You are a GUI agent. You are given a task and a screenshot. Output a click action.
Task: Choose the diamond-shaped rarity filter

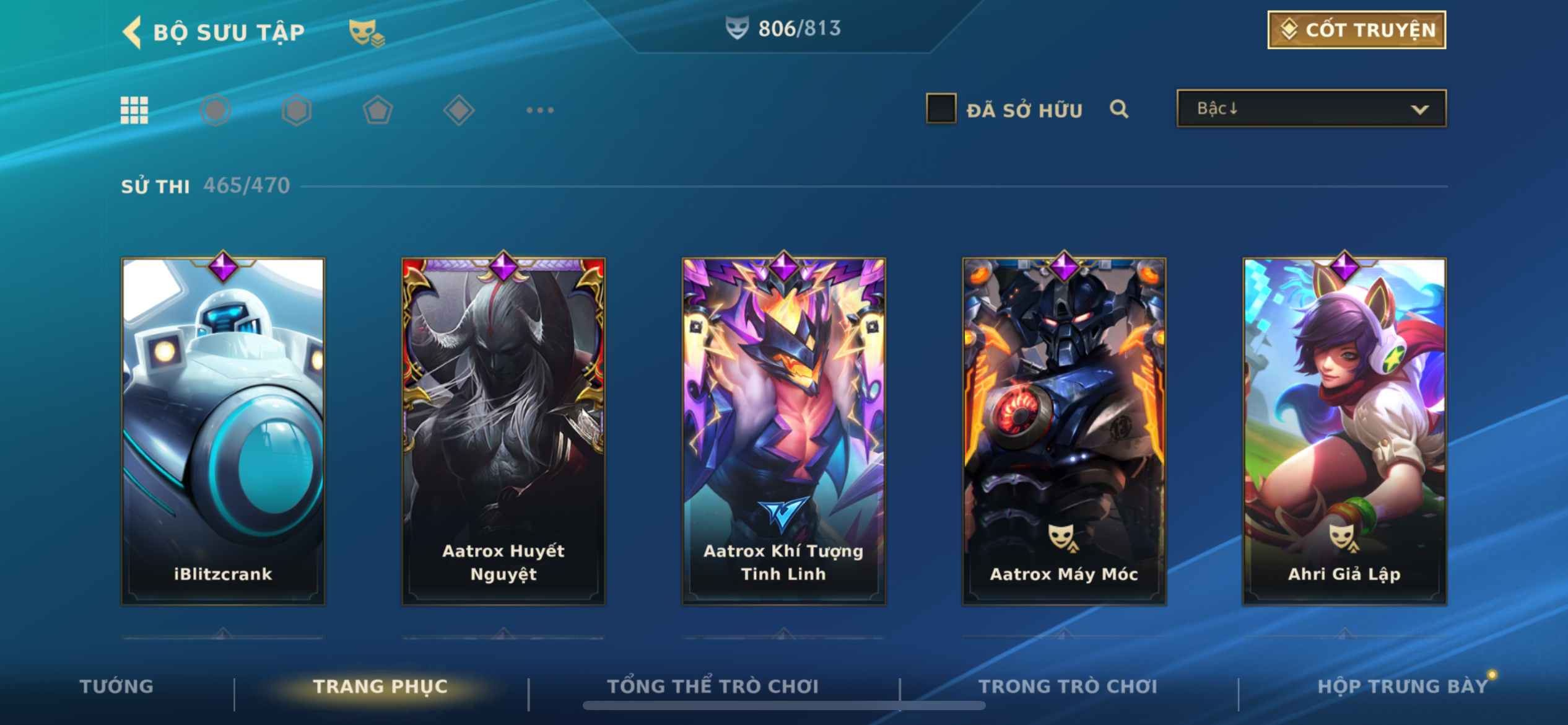(x=459, y=110)
